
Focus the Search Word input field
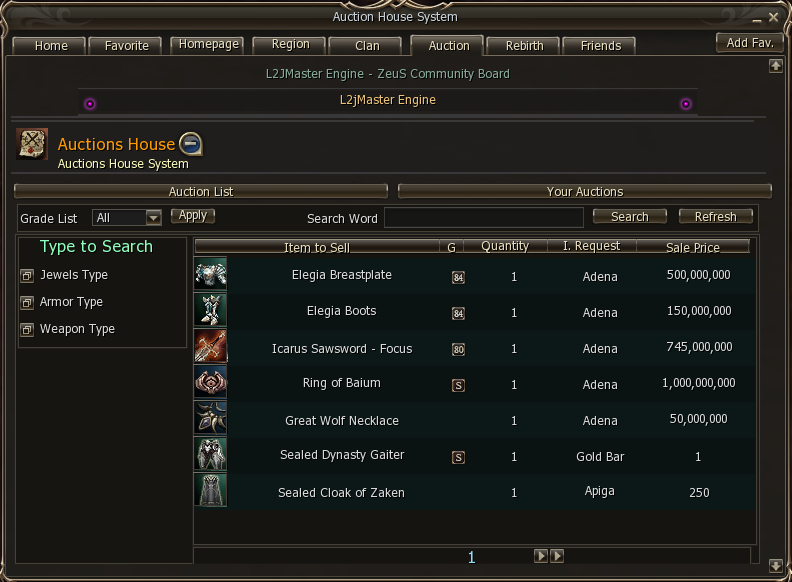(483, 218)
